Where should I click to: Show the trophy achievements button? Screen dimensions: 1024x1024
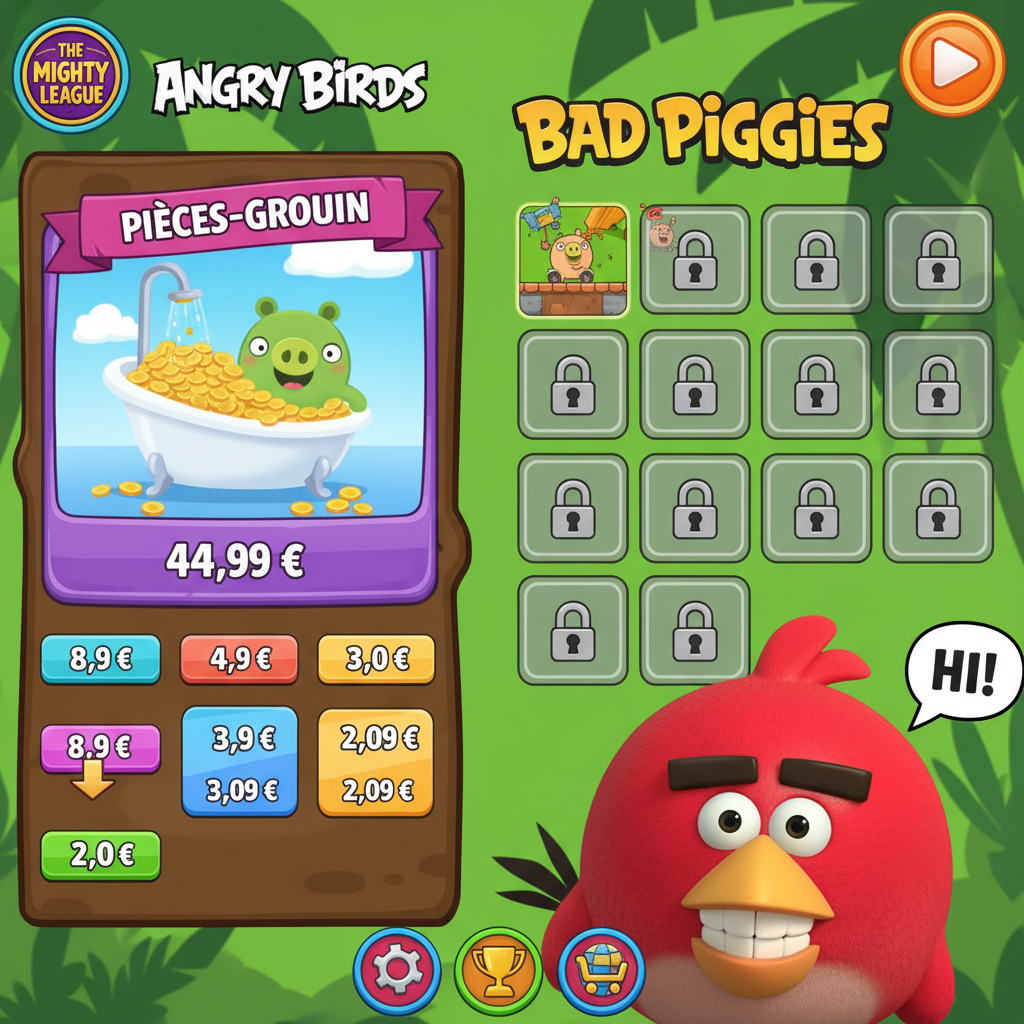[x=498, y=970]
